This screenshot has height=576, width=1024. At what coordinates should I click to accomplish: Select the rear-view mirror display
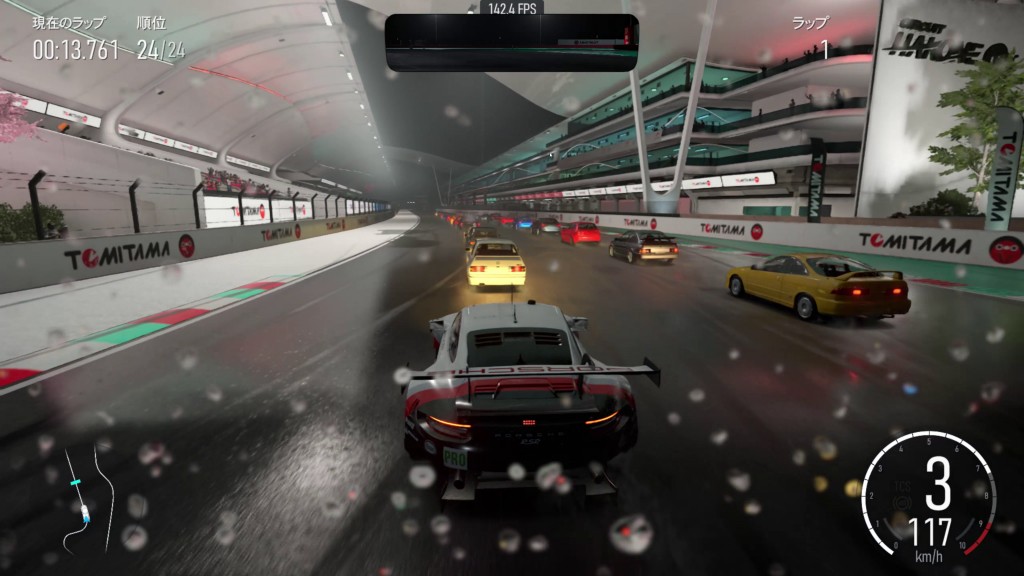(x=512, y=43)
